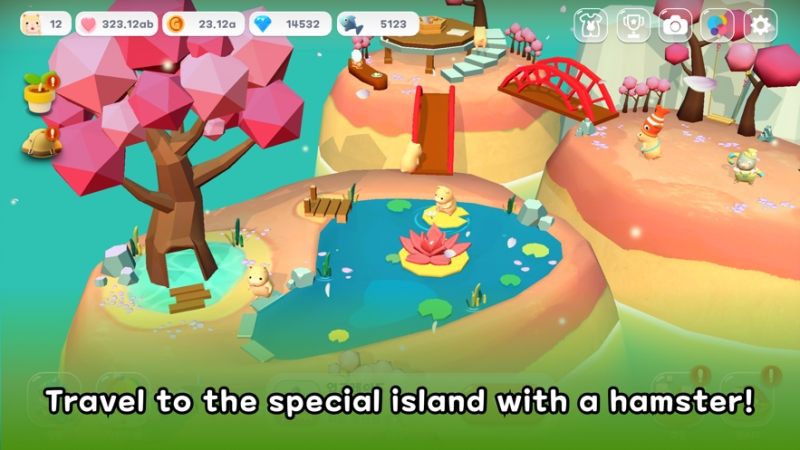
Task: Open the trophy achievements screen
Action: 633,25
